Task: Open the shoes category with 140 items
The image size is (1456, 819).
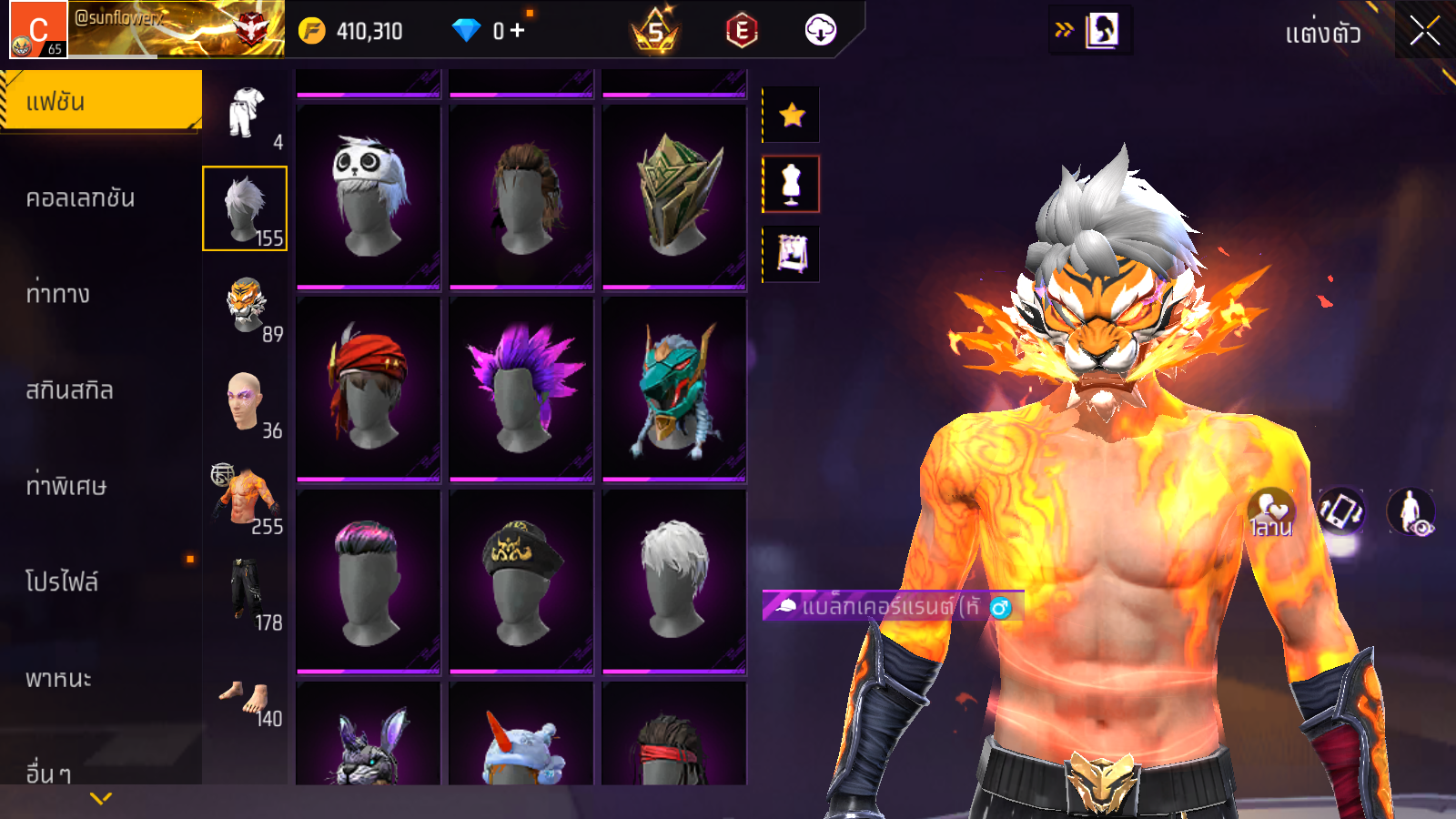Action: (246, 701)
